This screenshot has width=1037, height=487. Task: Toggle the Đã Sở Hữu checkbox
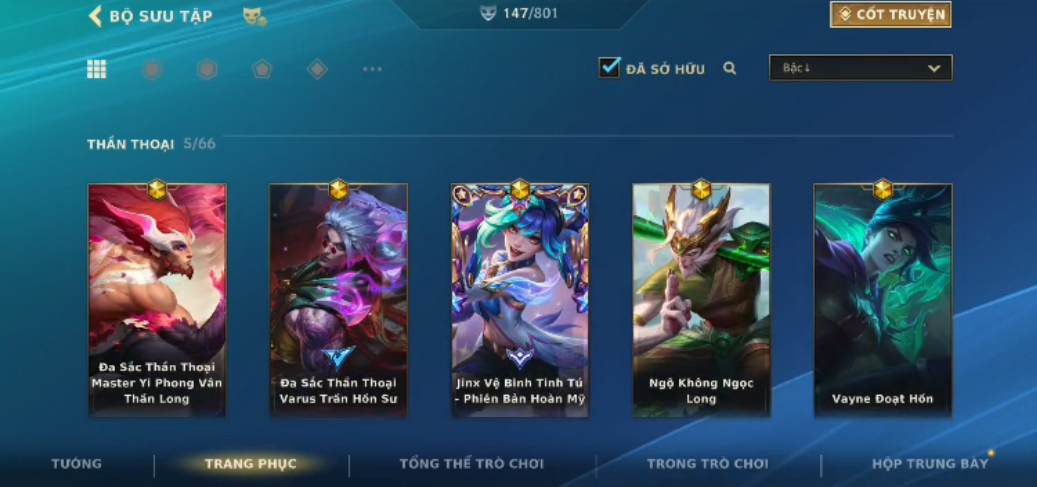609,68
